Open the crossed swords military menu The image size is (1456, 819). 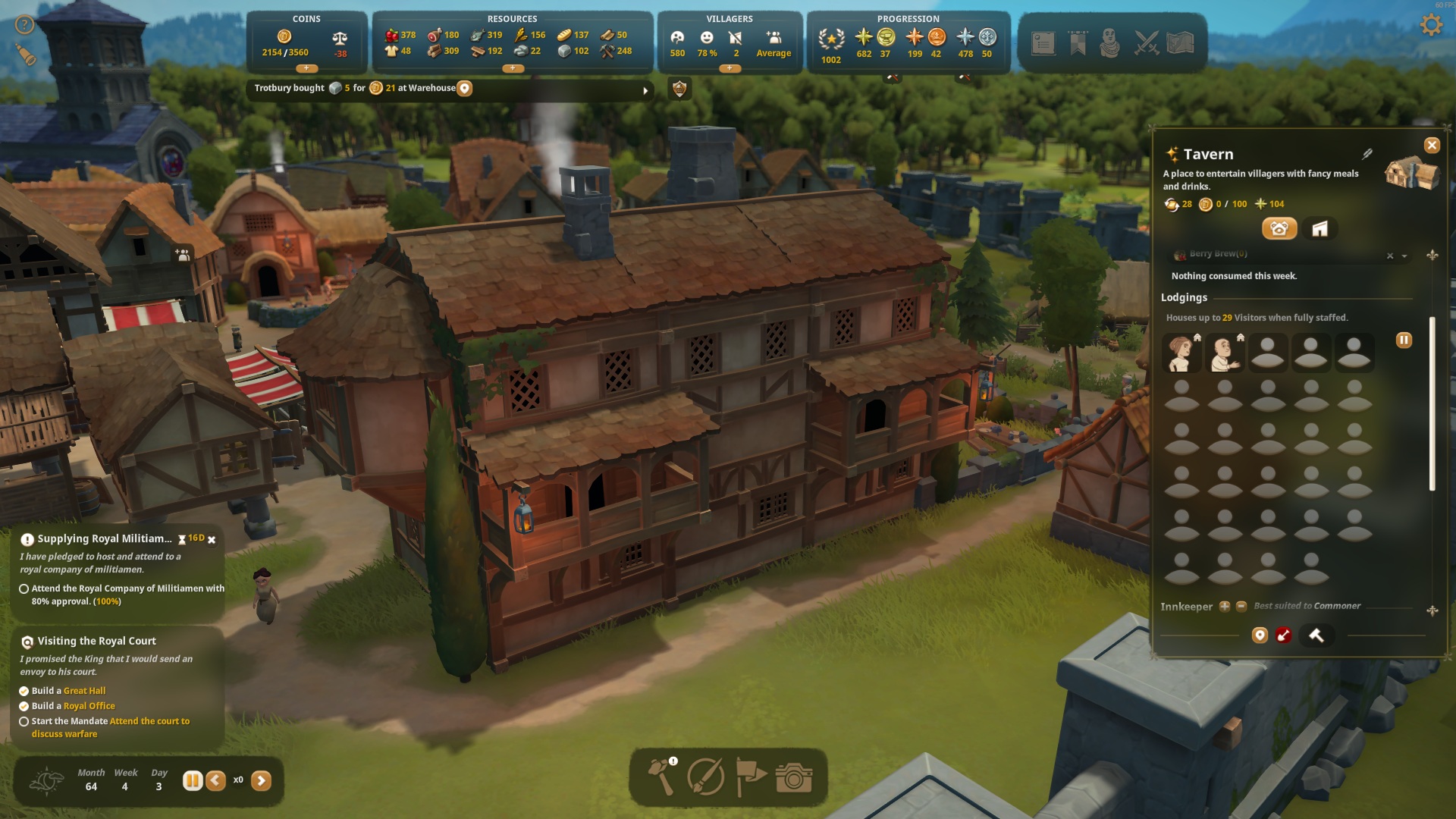pyautogui.click(x=1146, y=43)
